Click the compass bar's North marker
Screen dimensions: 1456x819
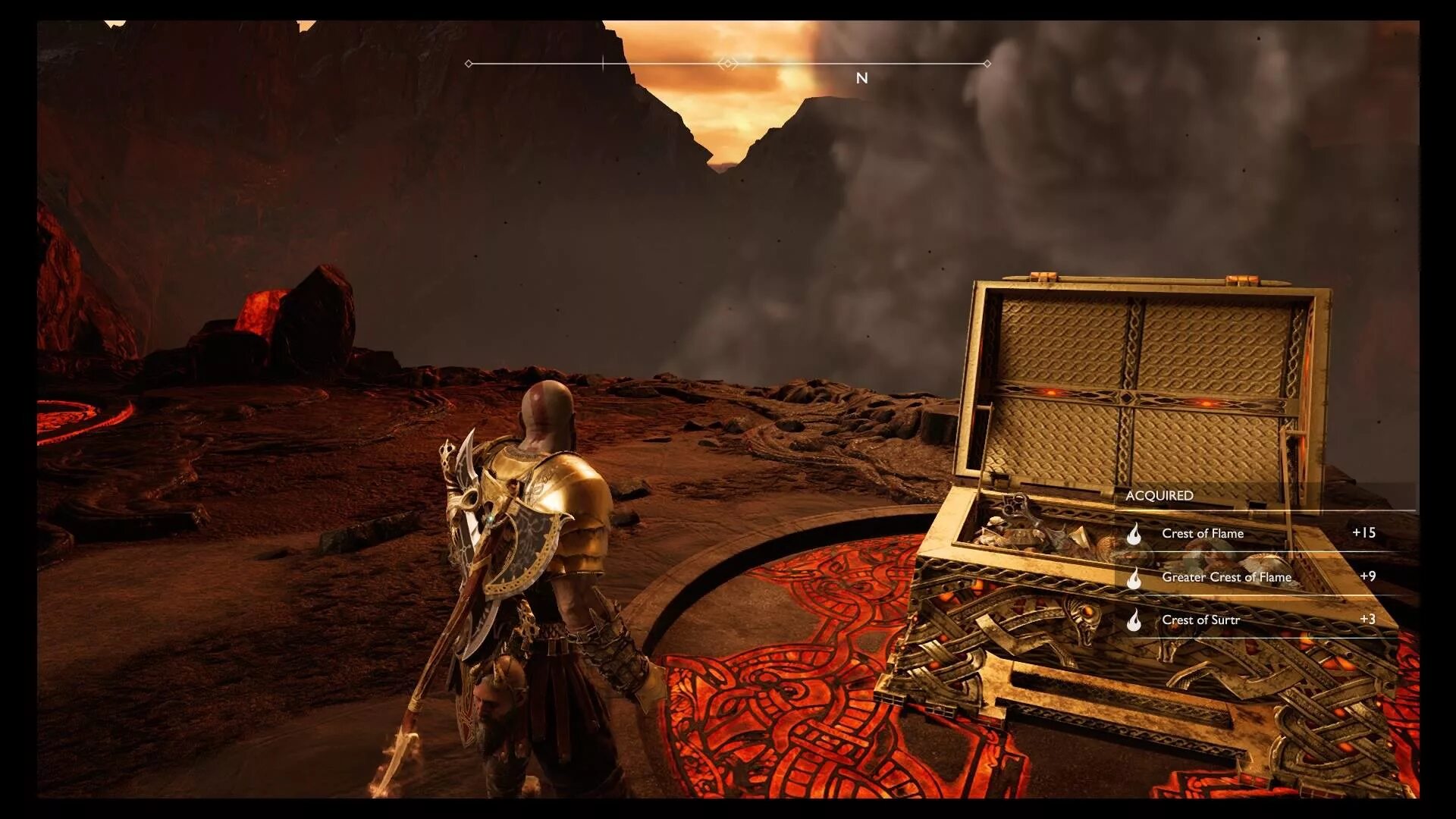861,78
